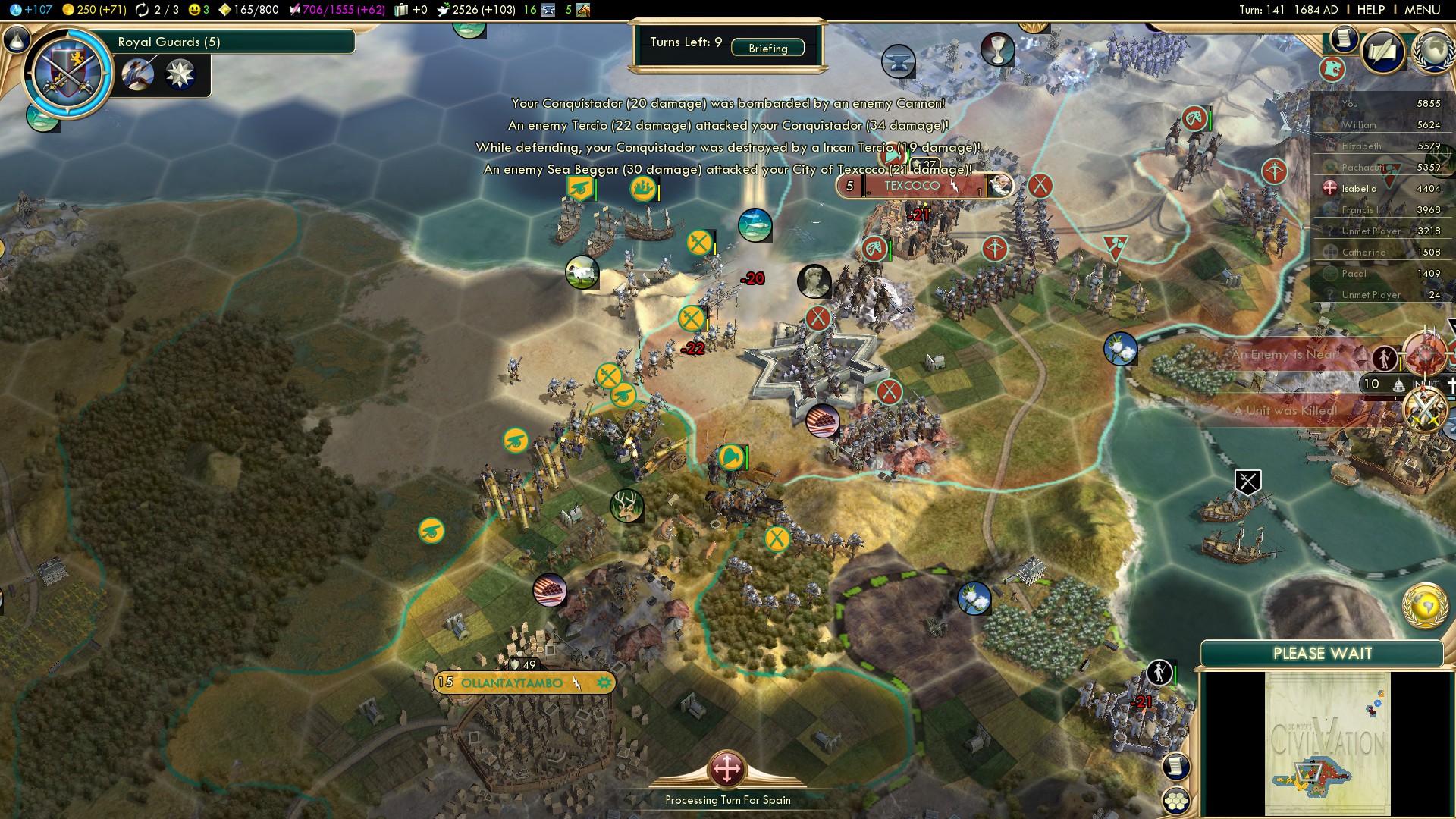Click on the minimap
Viewport: 1456px width, 819px height.
[x=1327, y=743]
